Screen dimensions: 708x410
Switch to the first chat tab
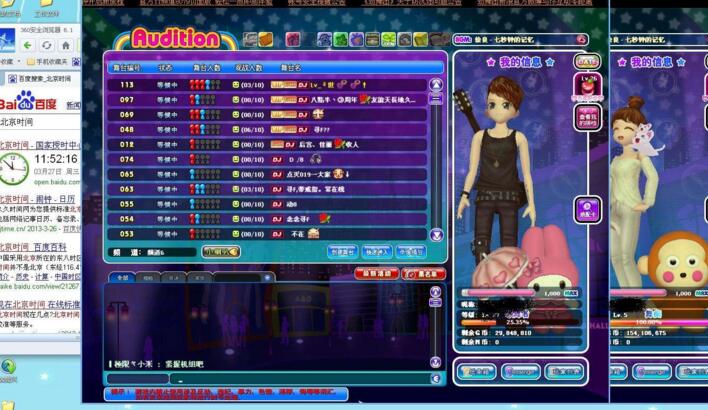(122, 277)
